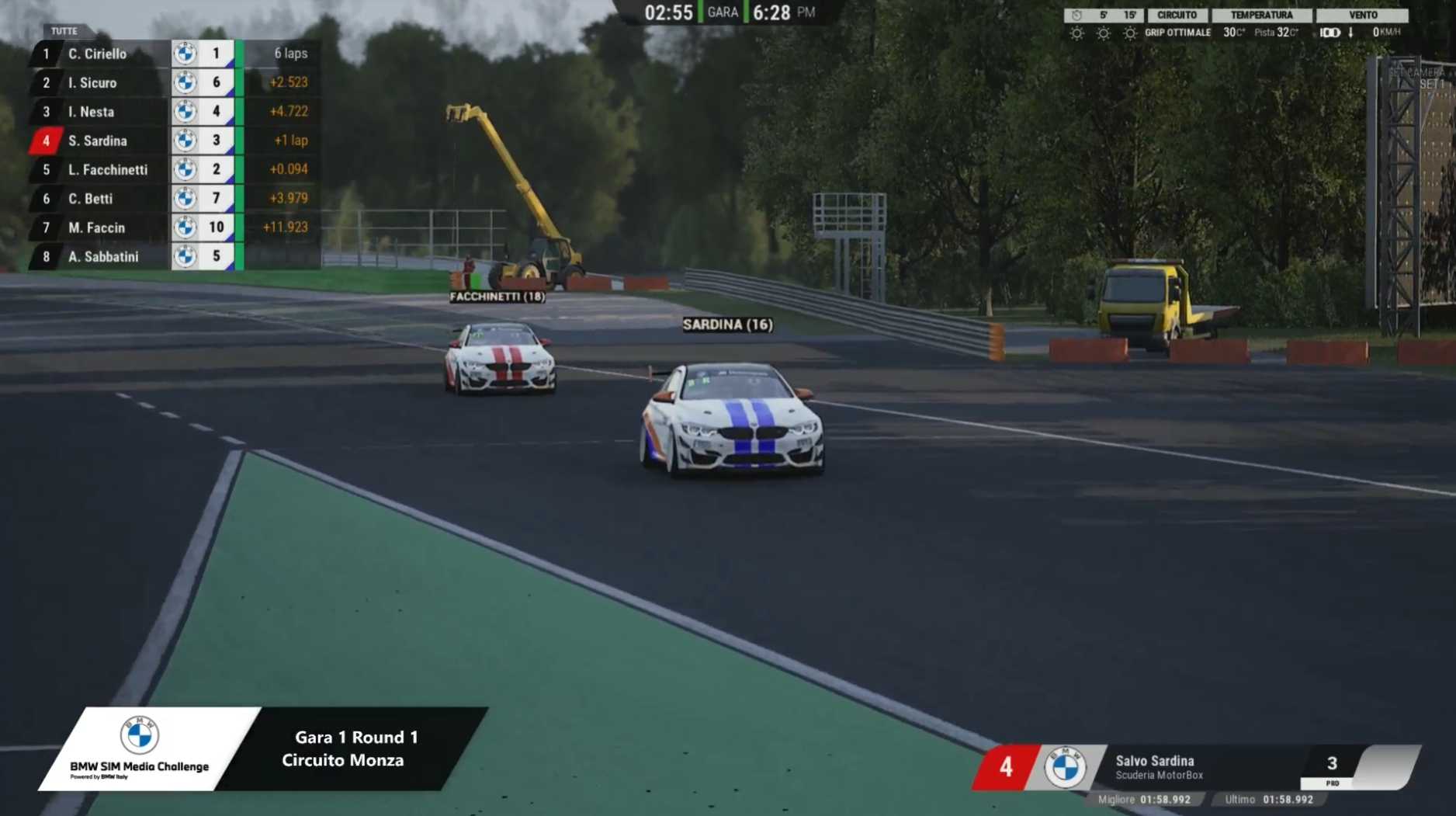Click the third sun forecast icon
The height and width of the screenshot is (816, 1456).
coord(1130,33)
